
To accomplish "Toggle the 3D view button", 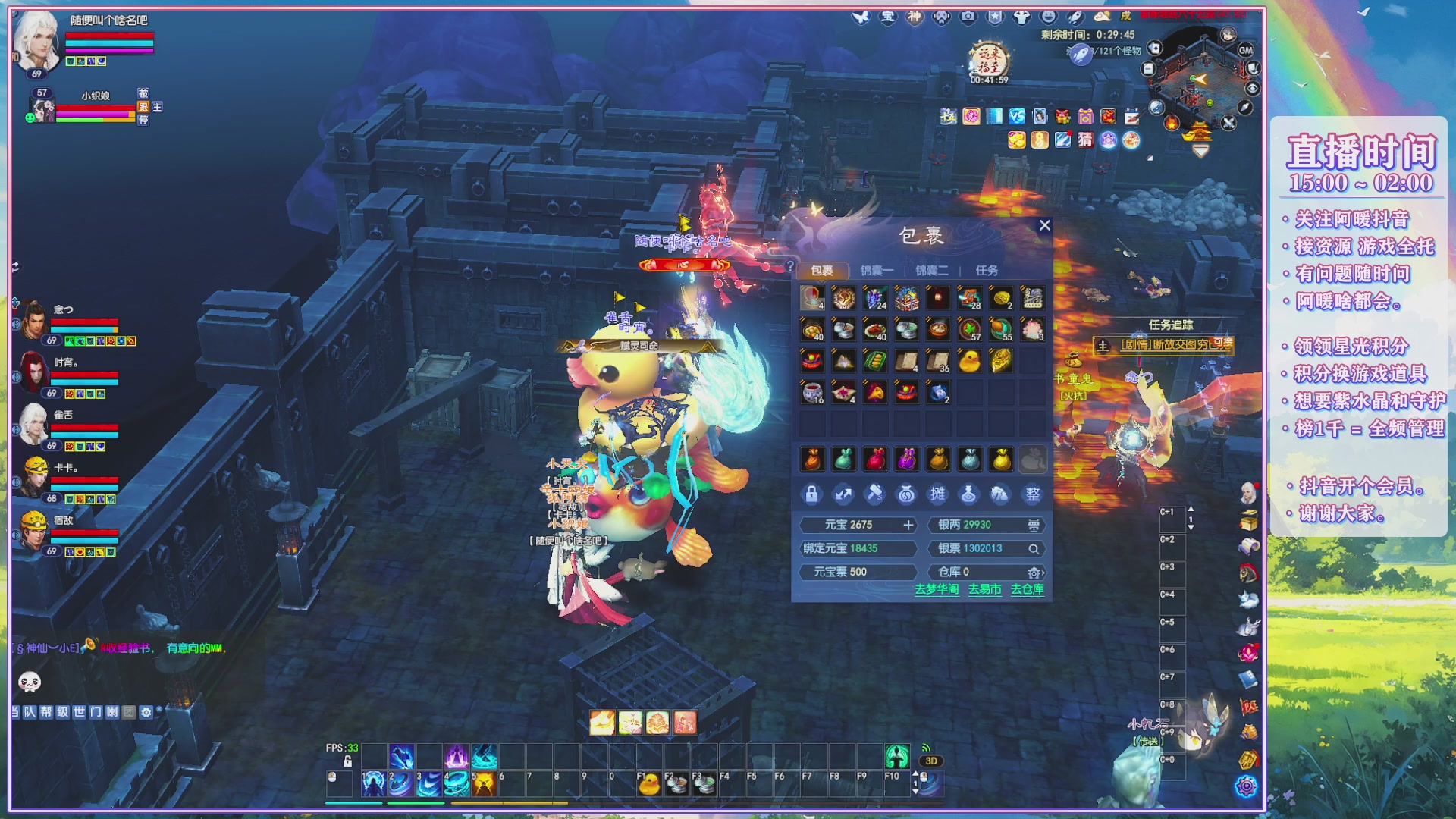I will click(x=931, y=761).
